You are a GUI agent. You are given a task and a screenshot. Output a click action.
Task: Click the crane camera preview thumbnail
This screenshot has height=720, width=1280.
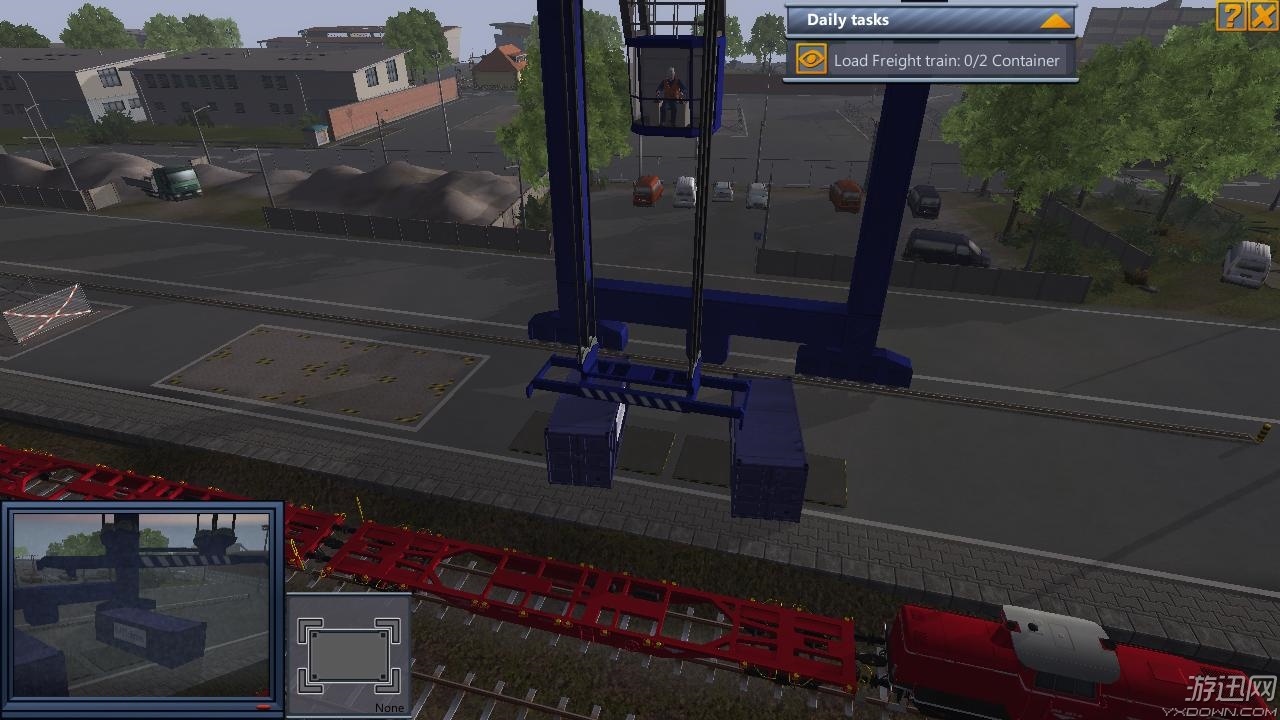click(x=142, y=604)
